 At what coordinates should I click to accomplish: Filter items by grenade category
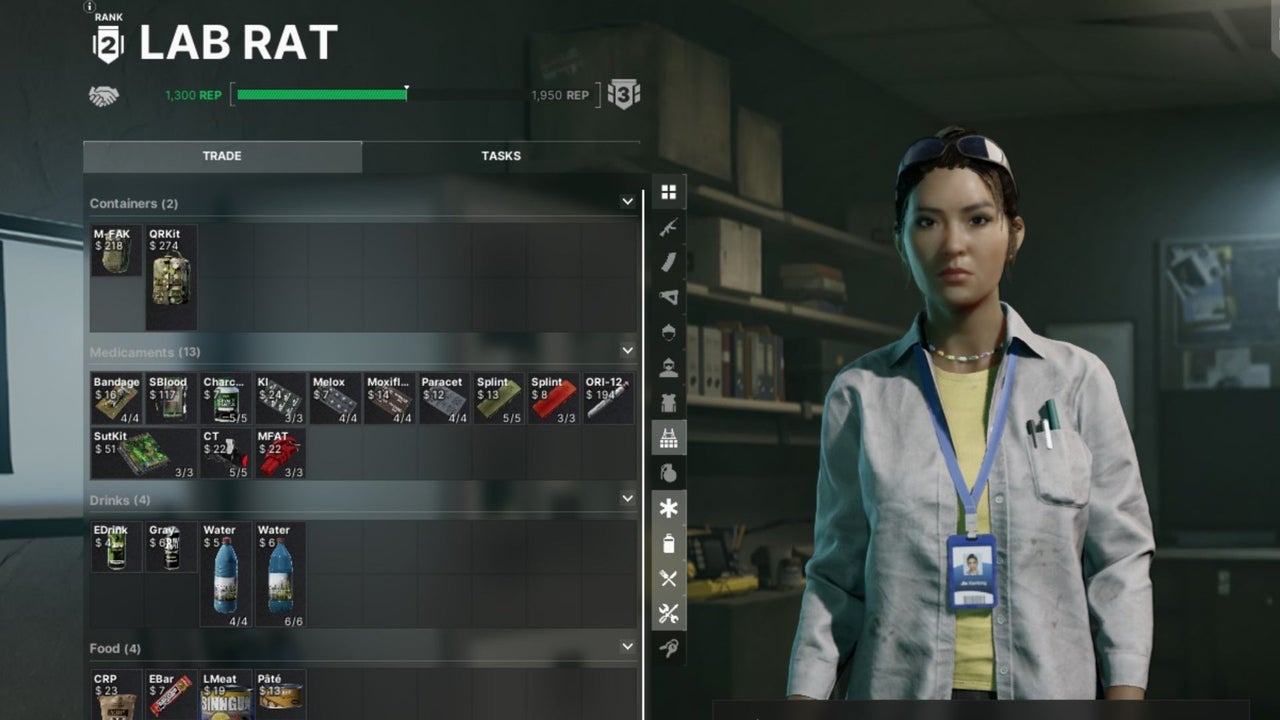[668, 472]
